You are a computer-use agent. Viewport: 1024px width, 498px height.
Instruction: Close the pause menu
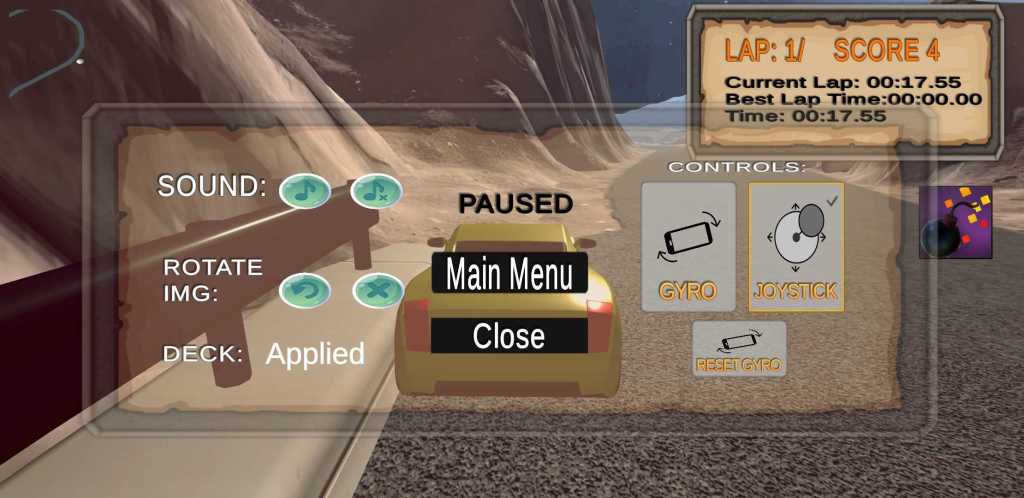(509, 336)
